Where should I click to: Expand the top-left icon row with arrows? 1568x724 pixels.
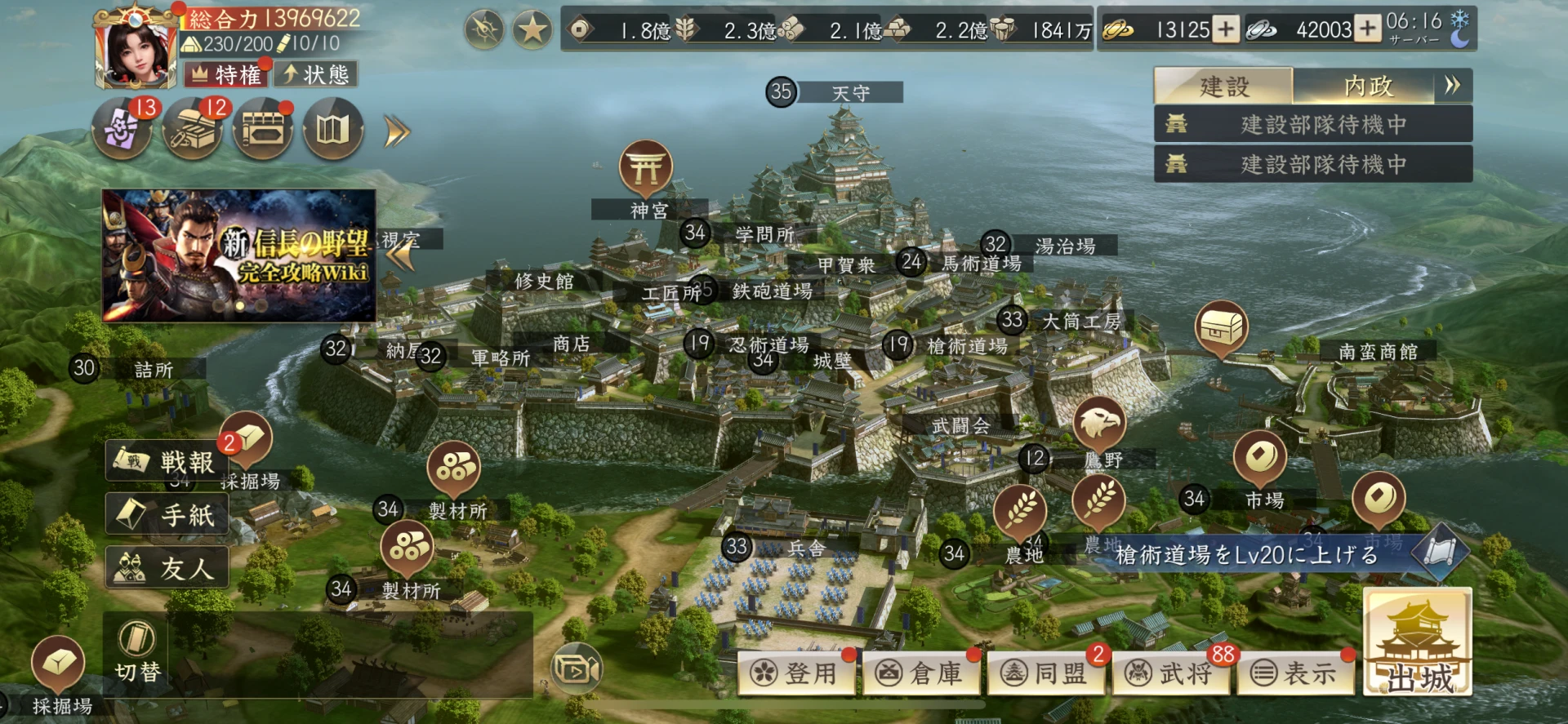(x=397, y=131)
